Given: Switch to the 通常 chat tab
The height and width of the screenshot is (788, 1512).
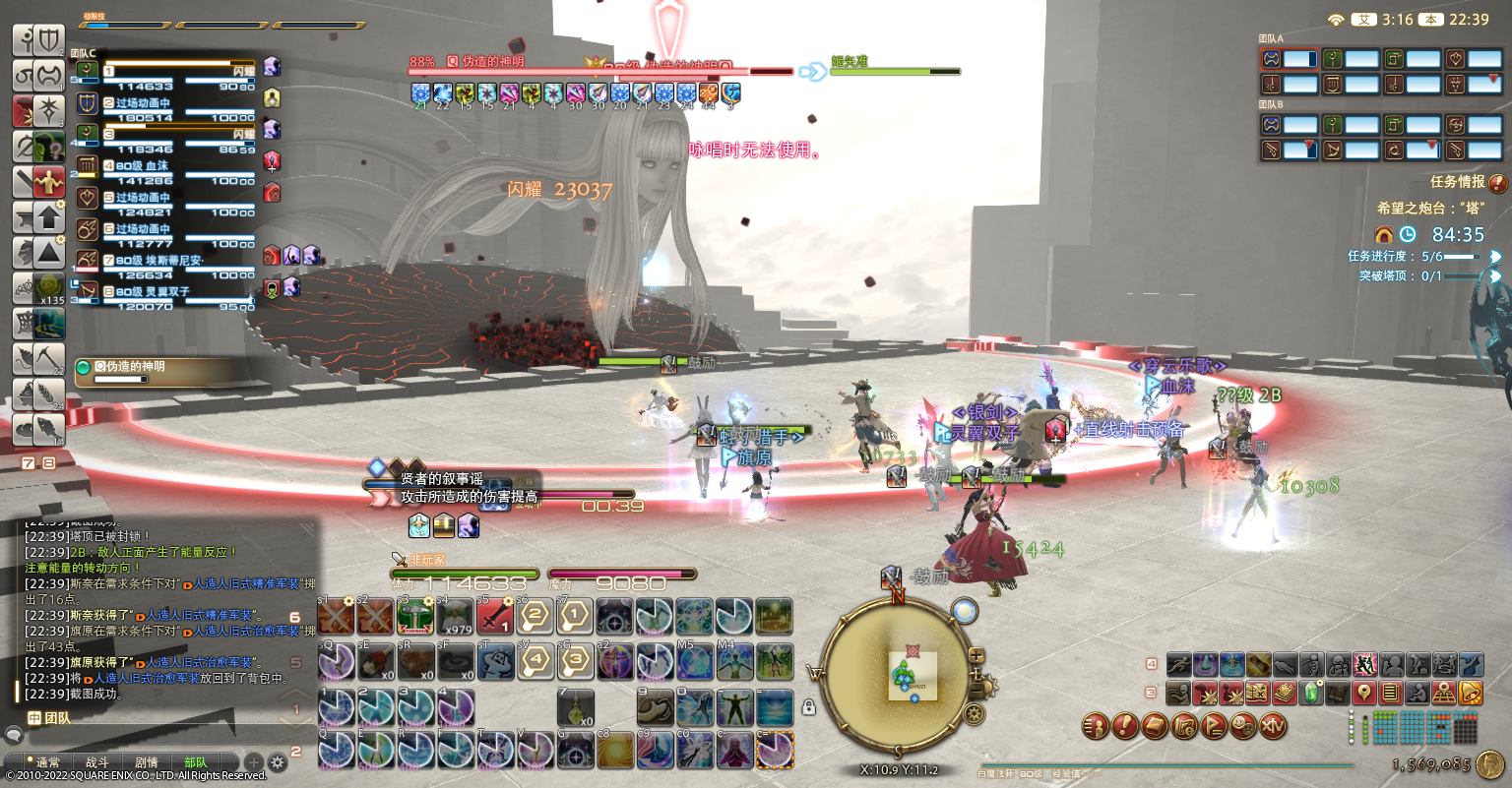Looking at the screenshot, I should (x=47, y=762).
